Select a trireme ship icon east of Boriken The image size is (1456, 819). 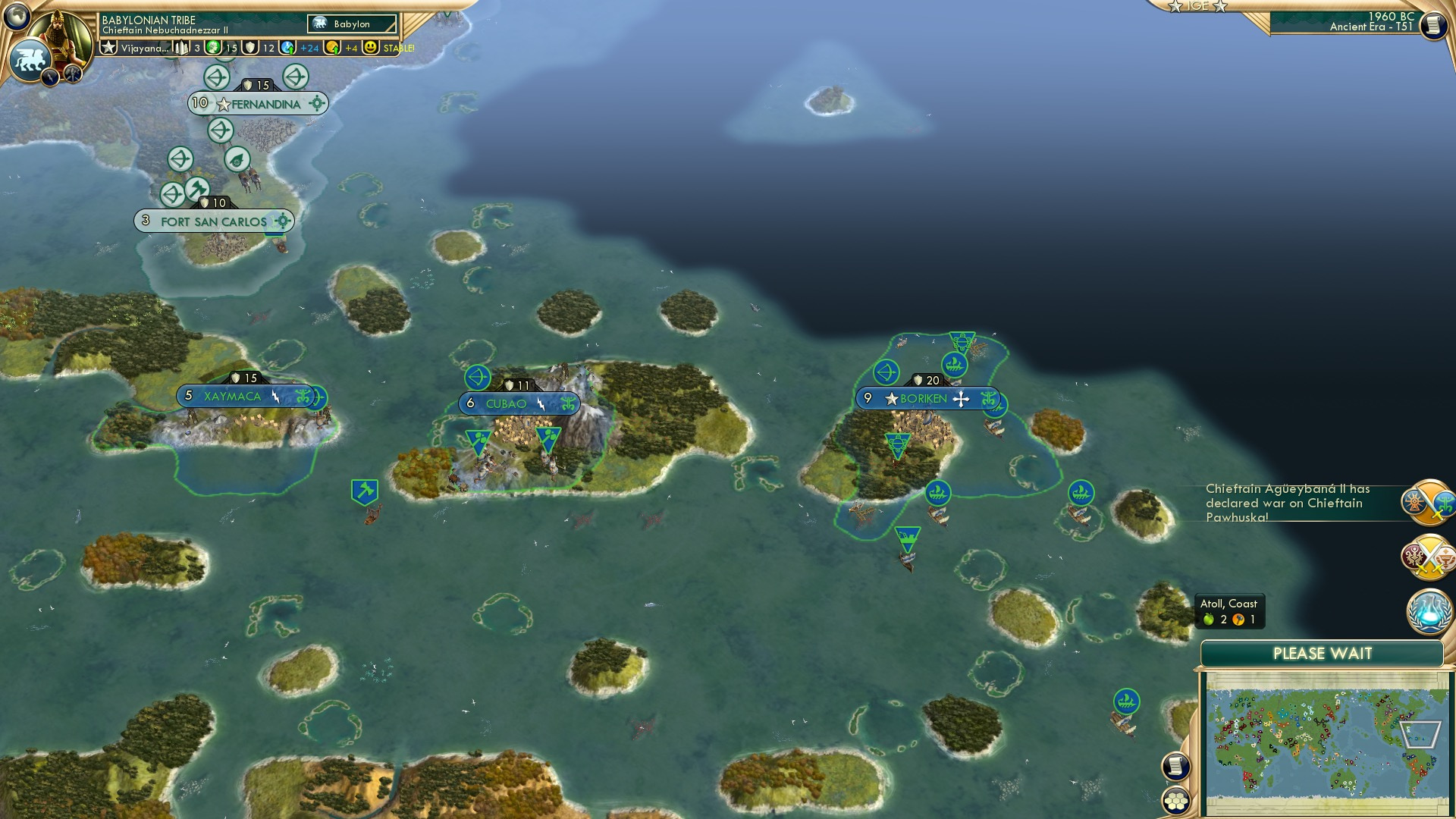[1080, 494]
